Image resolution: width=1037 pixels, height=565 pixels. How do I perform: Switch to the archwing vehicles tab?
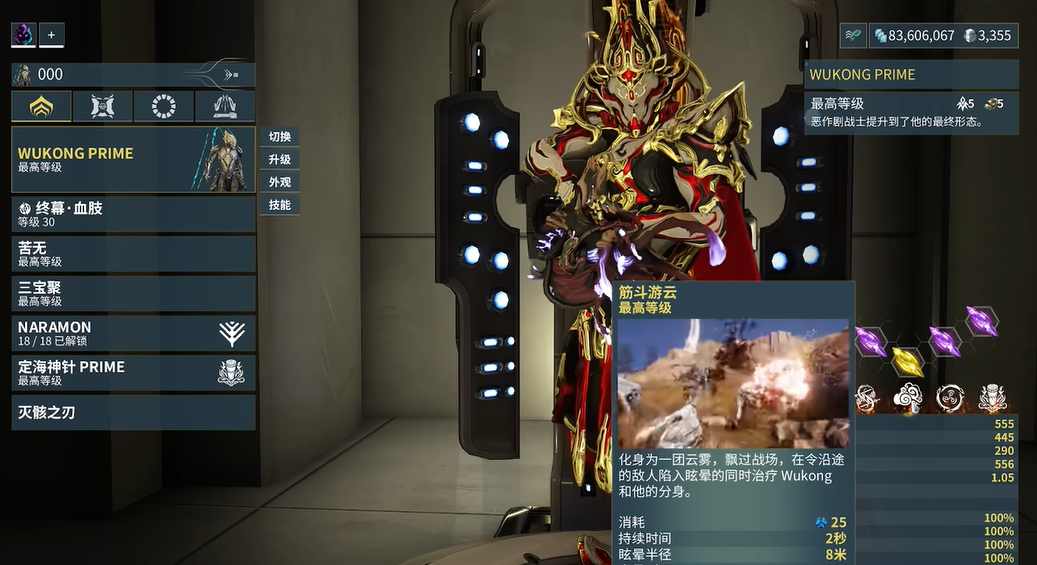pos(224,107)
